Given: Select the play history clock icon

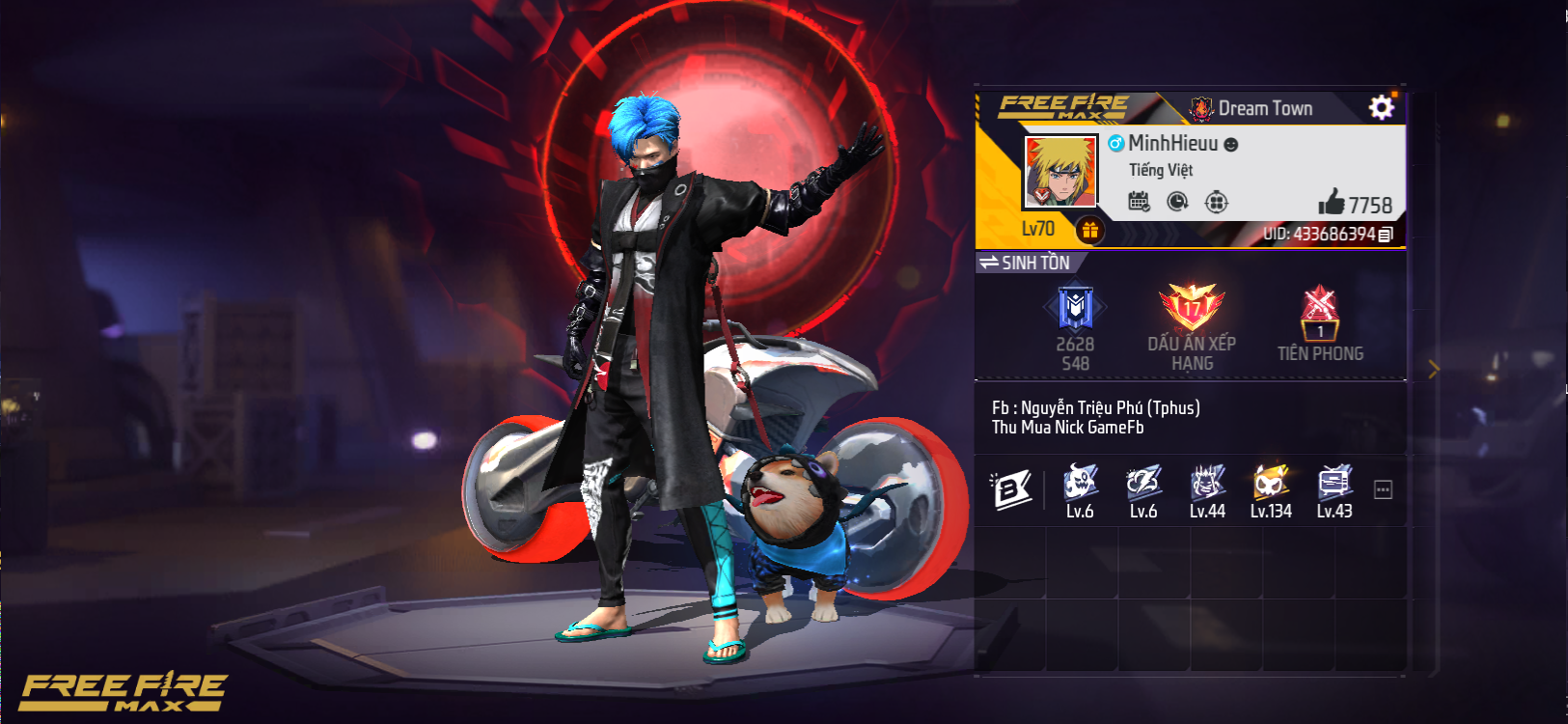Looking at the screenshot, I should coord(1177,202).
